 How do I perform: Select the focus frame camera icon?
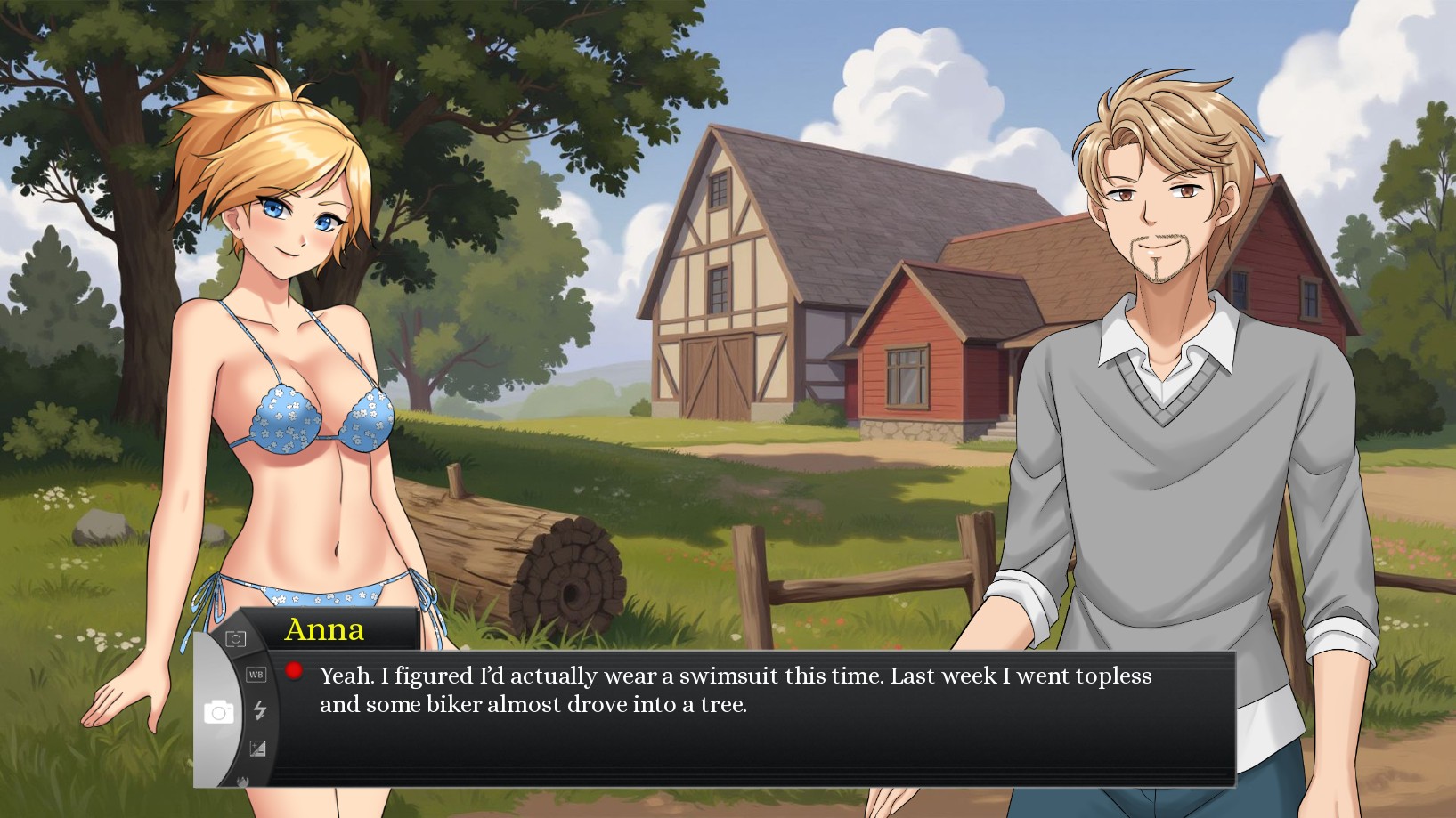click(235, 639)
